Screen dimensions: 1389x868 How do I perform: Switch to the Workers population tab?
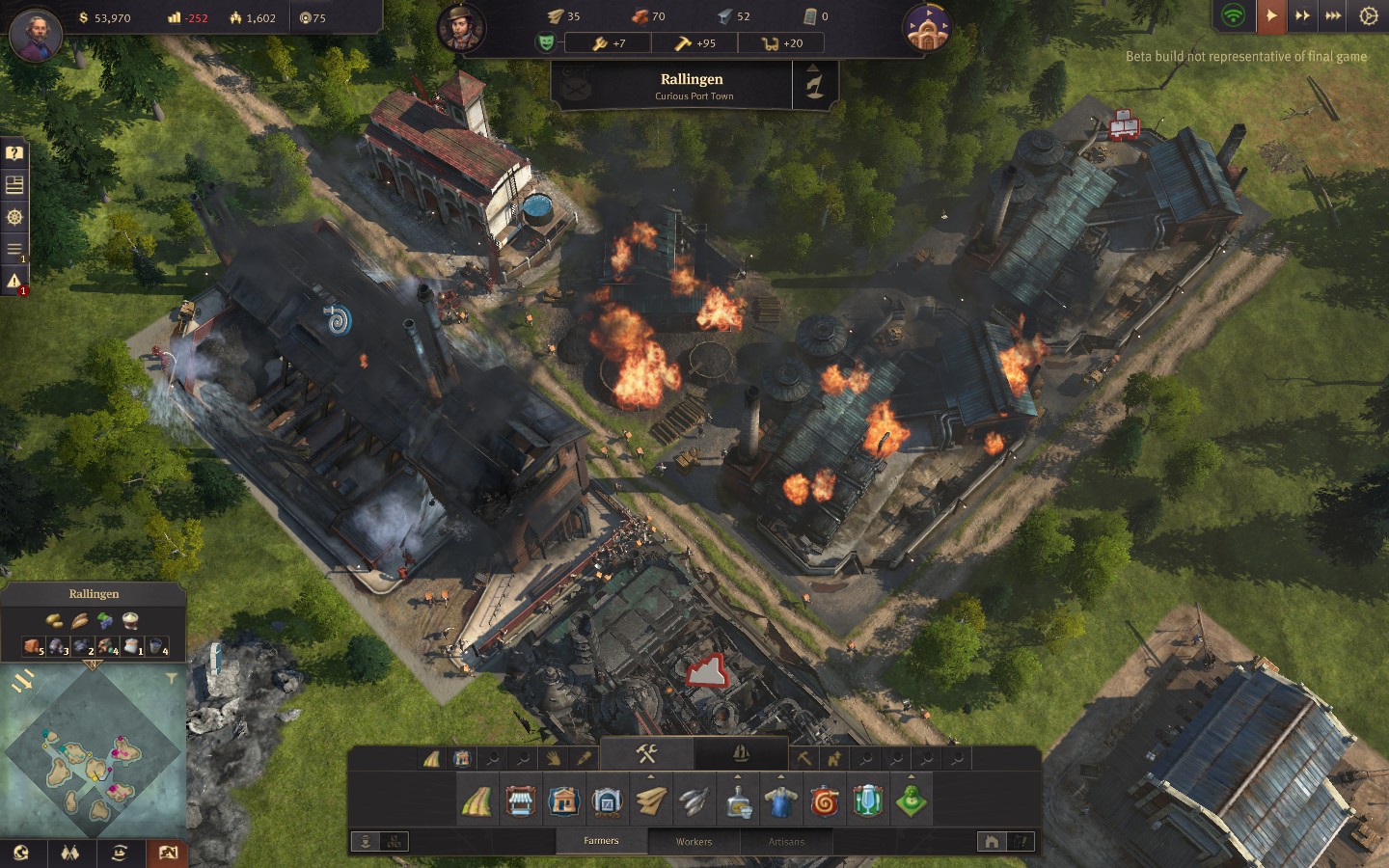(694, 841)
